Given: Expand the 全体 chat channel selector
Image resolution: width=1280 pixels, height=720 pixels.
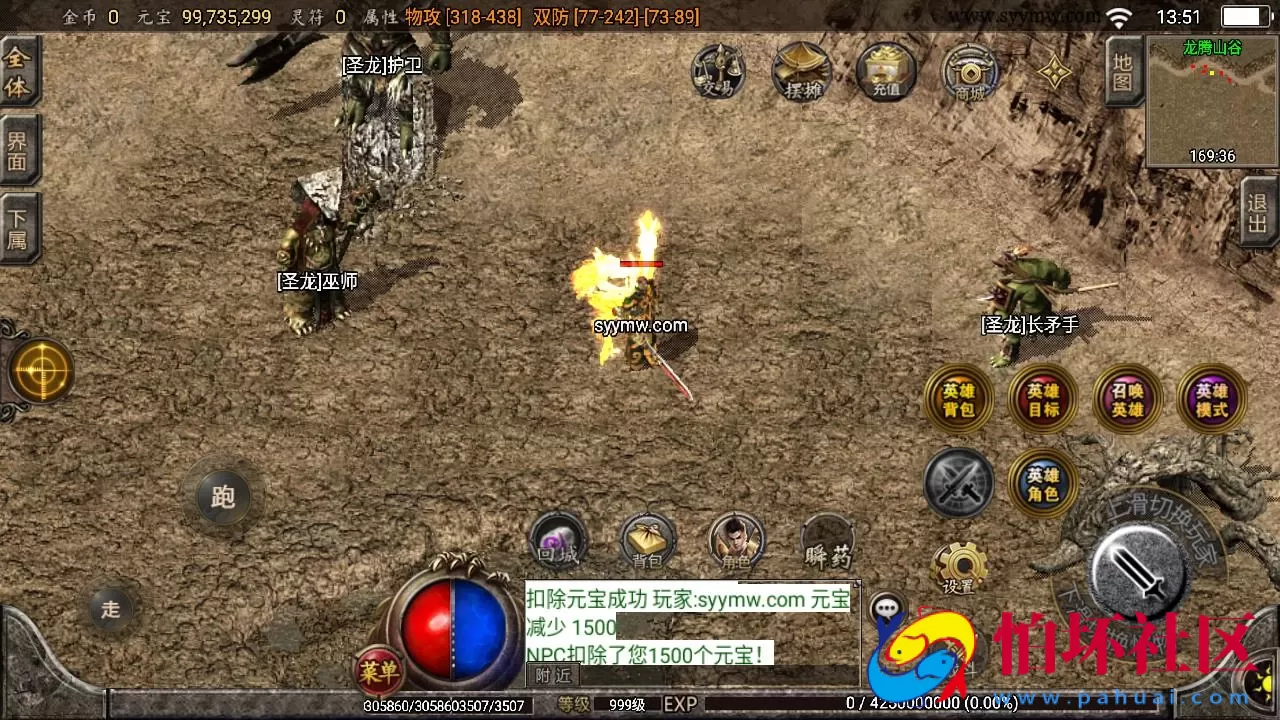Looking at the screenshot, I should click(x=20, y=72).
